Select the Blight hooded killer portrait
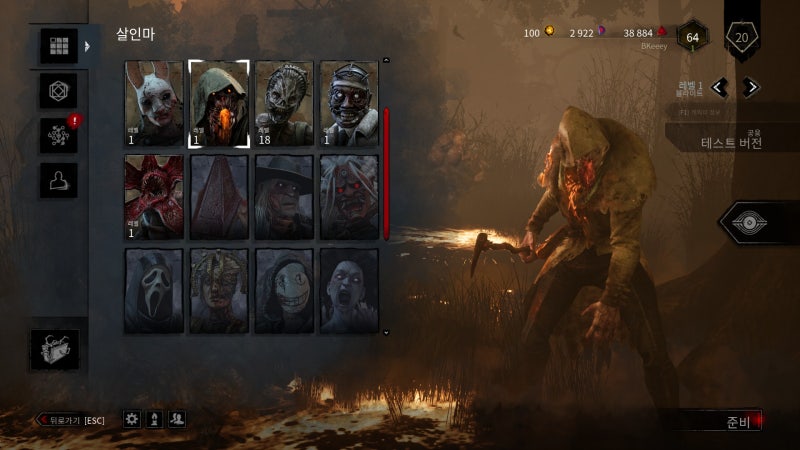Image resolution: width=800 pixels, height=450 pixels. 219,104
